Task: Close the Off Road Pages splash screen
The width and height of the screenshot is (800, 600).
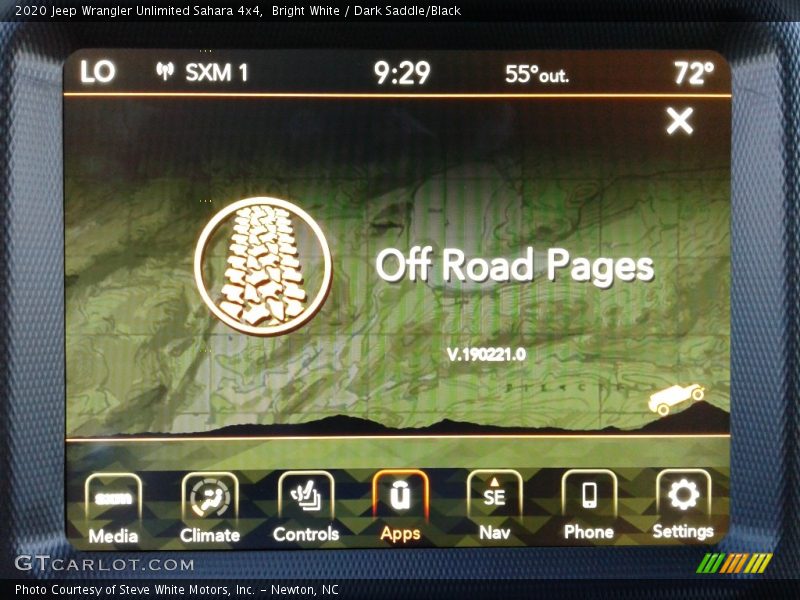Action: pos(680,121)
